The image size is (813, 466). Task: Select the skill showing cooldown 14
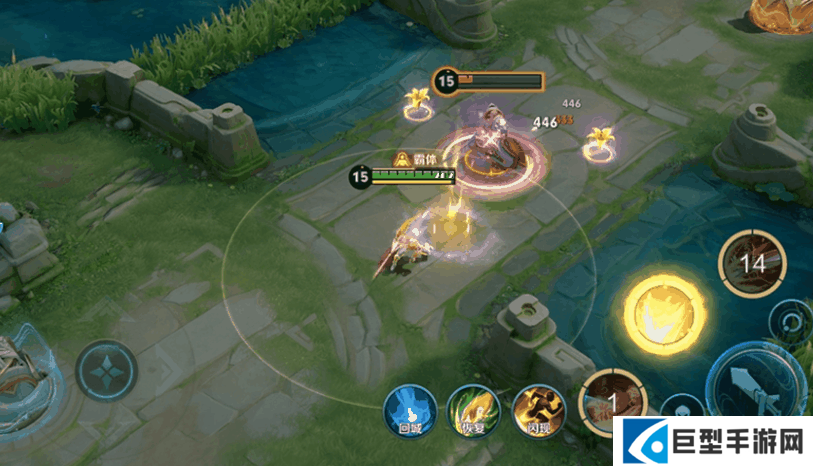752,264
